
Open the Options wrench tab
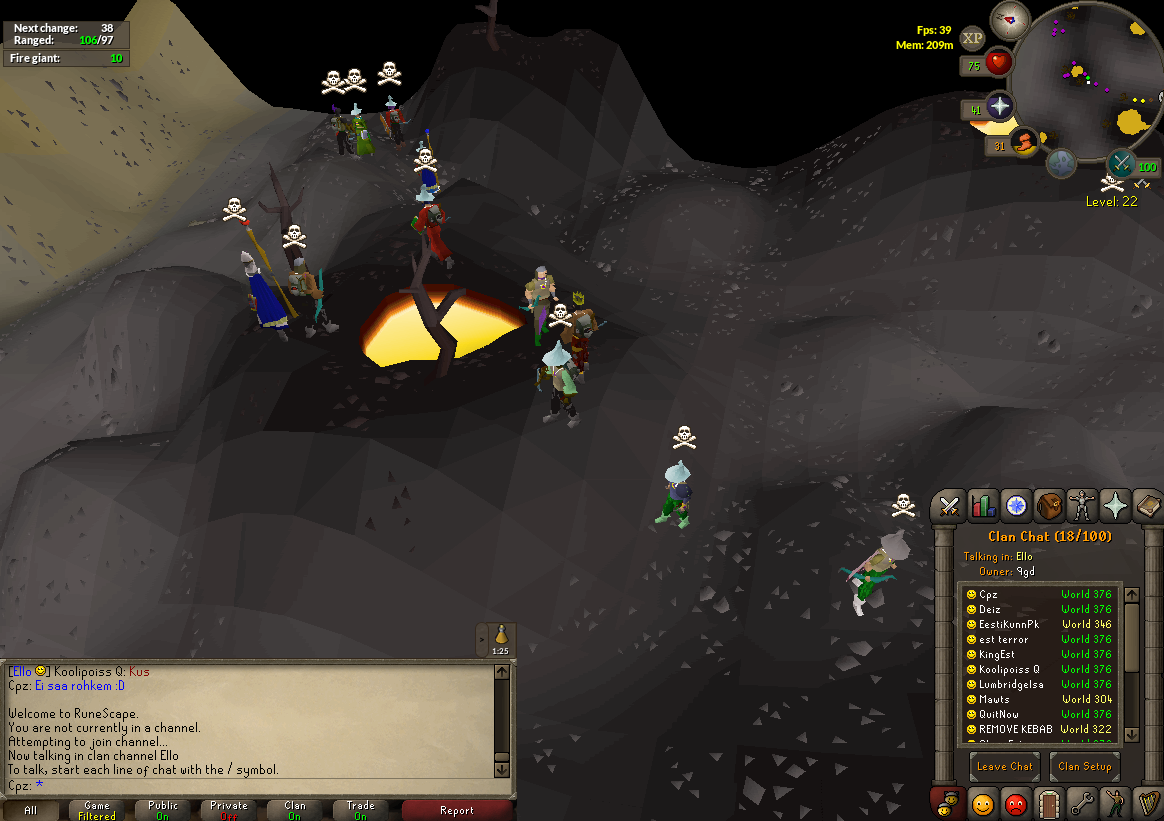tap(1081, 804)
